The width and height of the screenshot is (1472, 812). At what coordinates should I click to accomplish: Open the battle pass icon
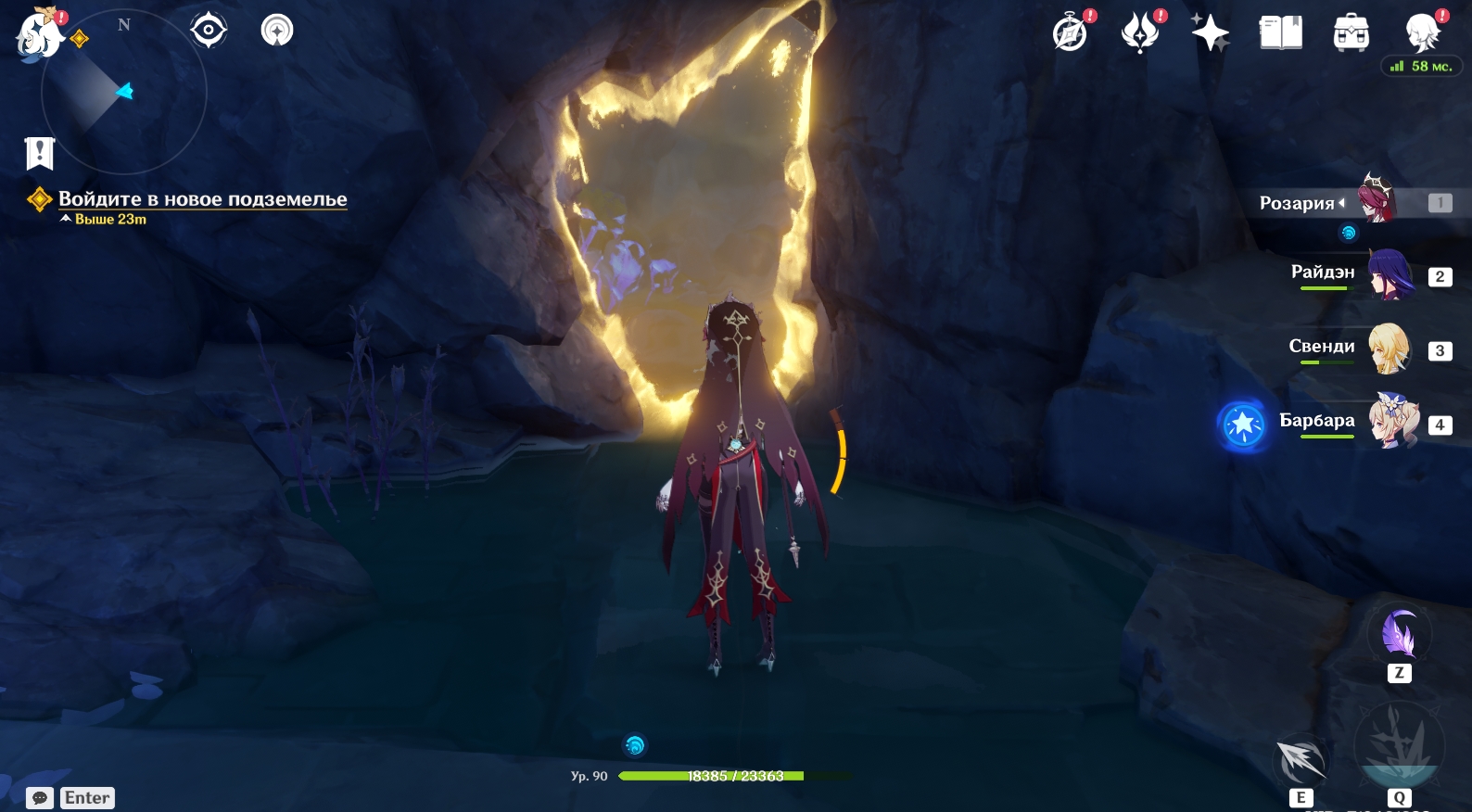point(1140,33)
